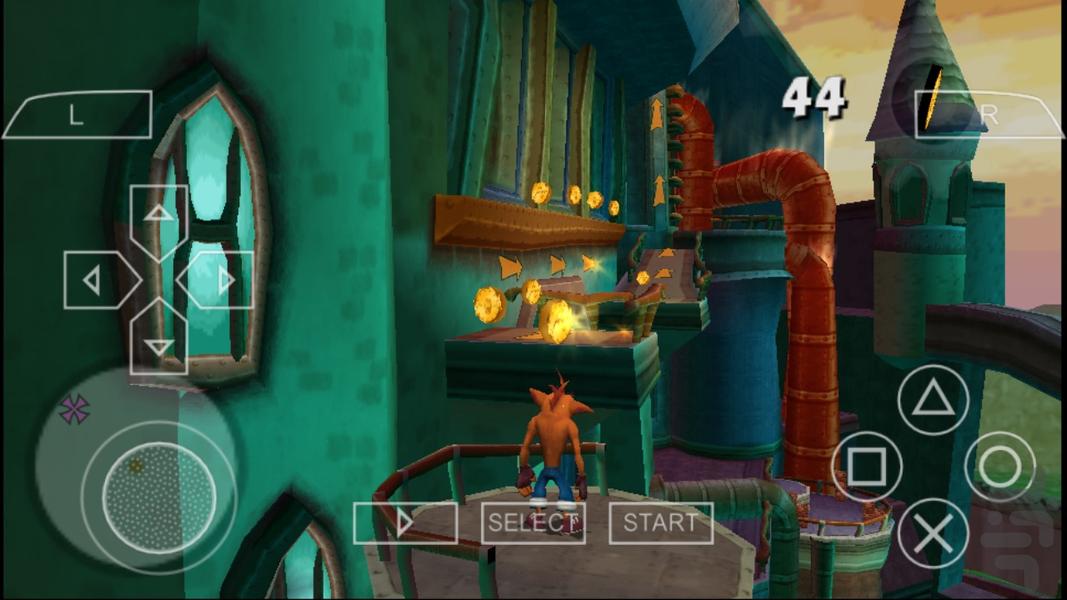Tap the arrow button left of SELECT
Image resolution: width=1067 pixels, height=600 pixels.
(405, 522)
